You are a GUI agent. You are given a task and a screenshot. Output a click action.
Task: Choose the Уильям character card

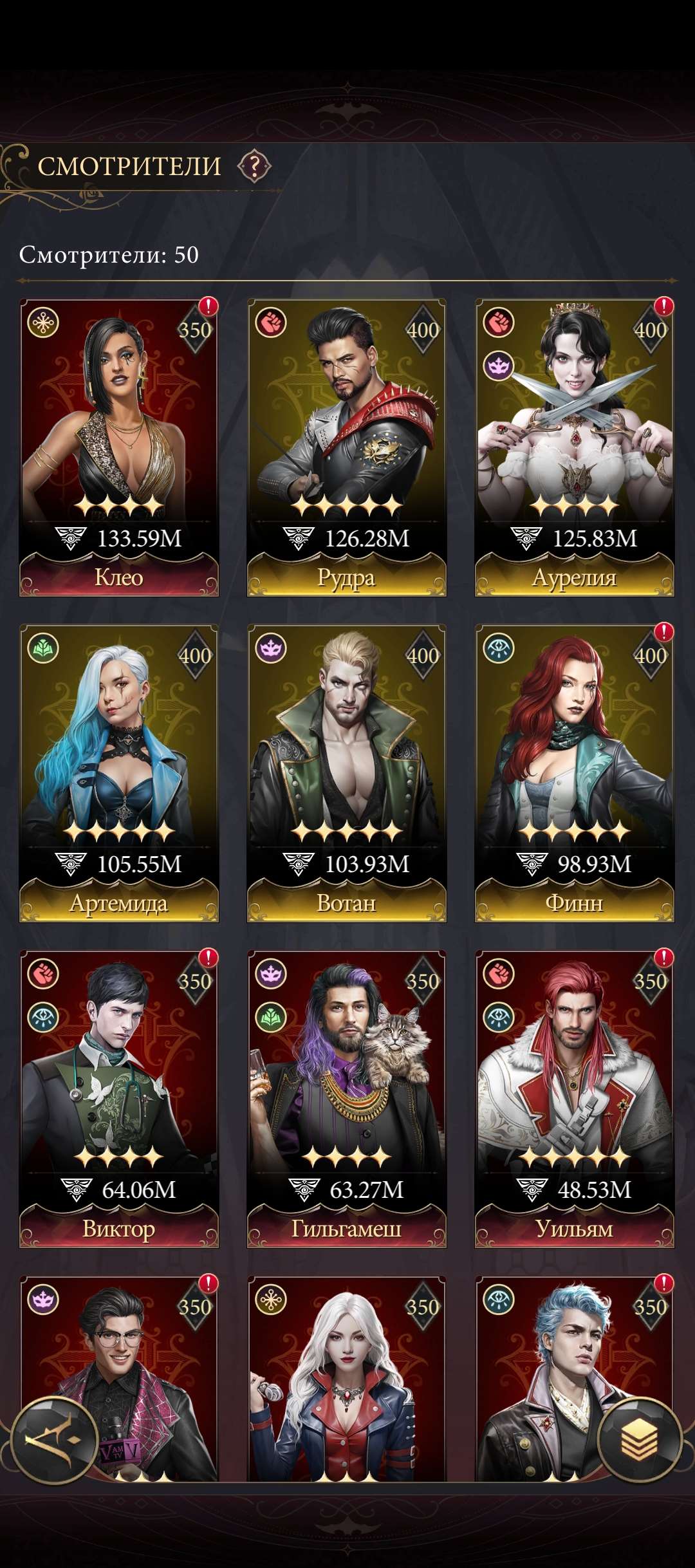point(574,1098)
